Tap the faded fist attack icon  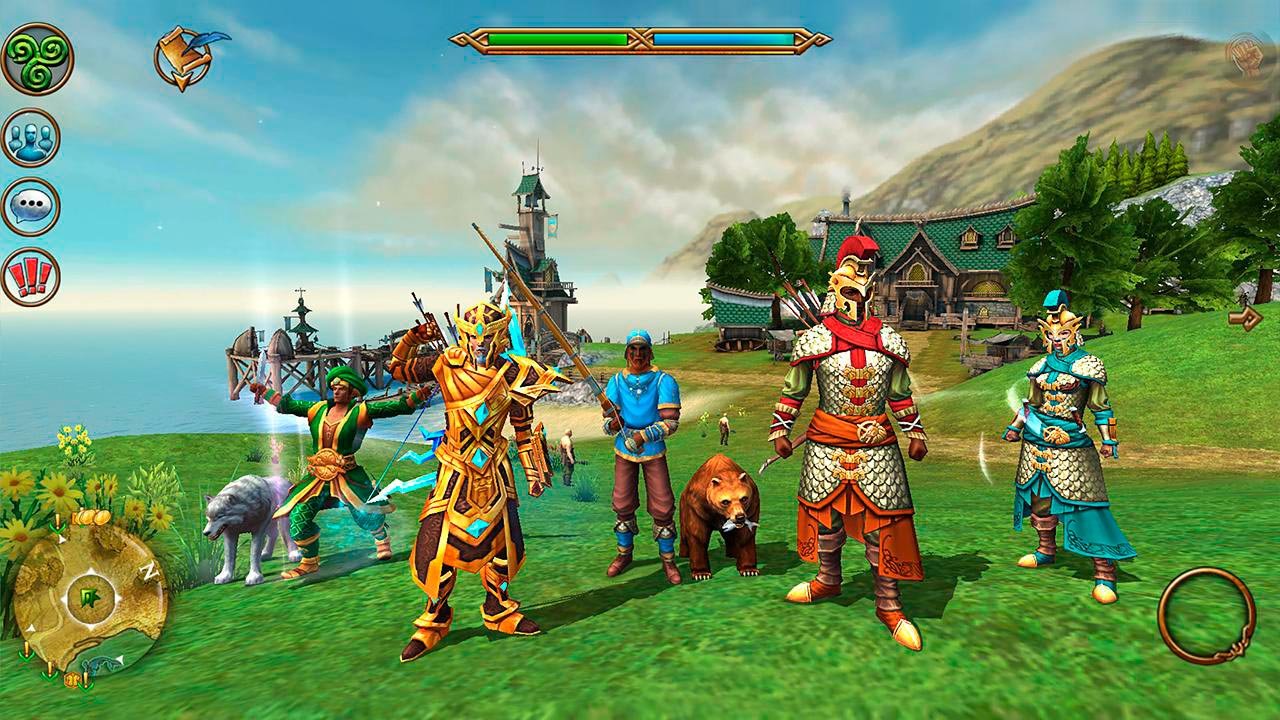[1247, 54]
